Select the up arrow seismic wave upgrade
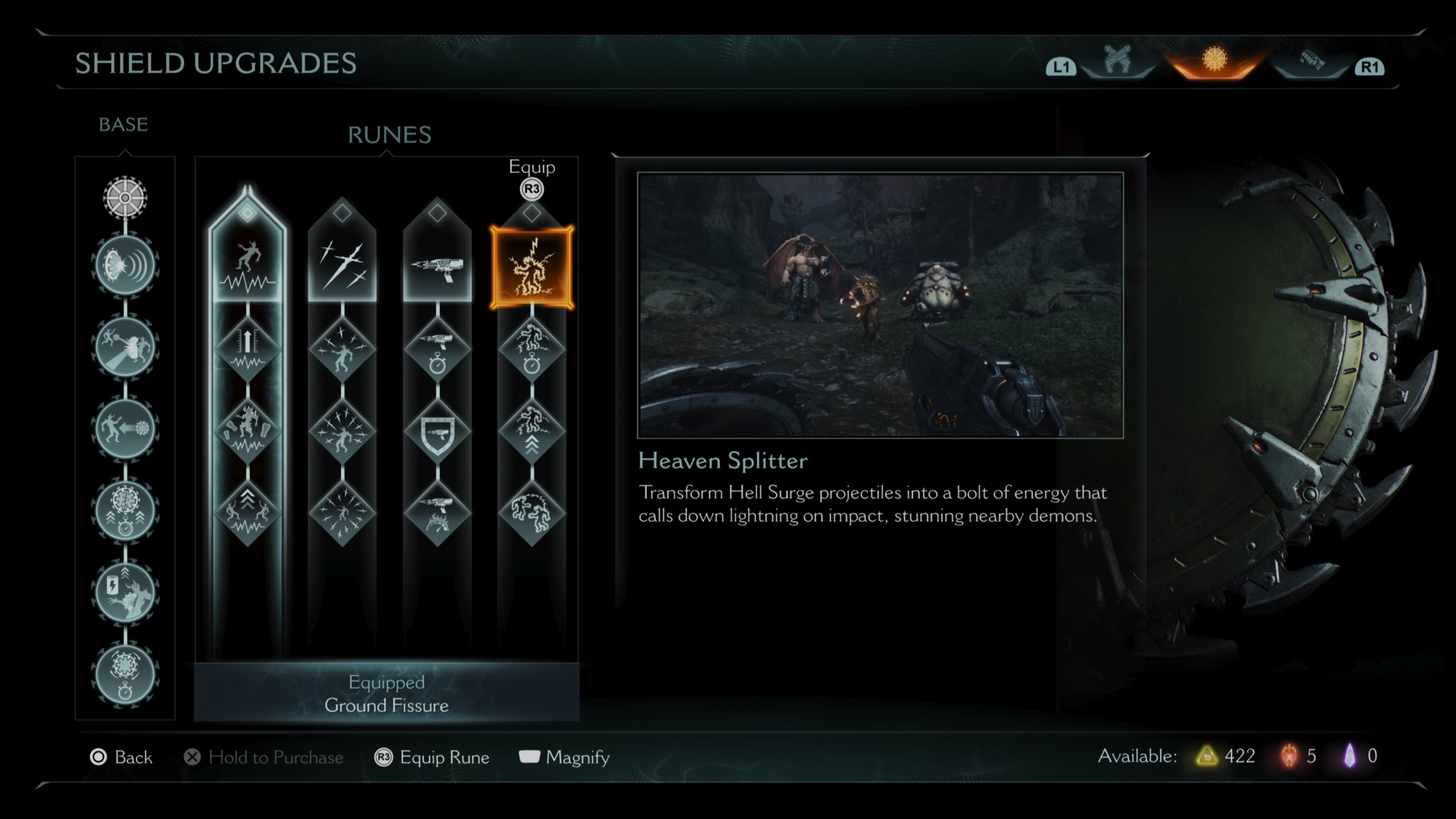Screen dimensions: 1456x819 coord(247,349)
